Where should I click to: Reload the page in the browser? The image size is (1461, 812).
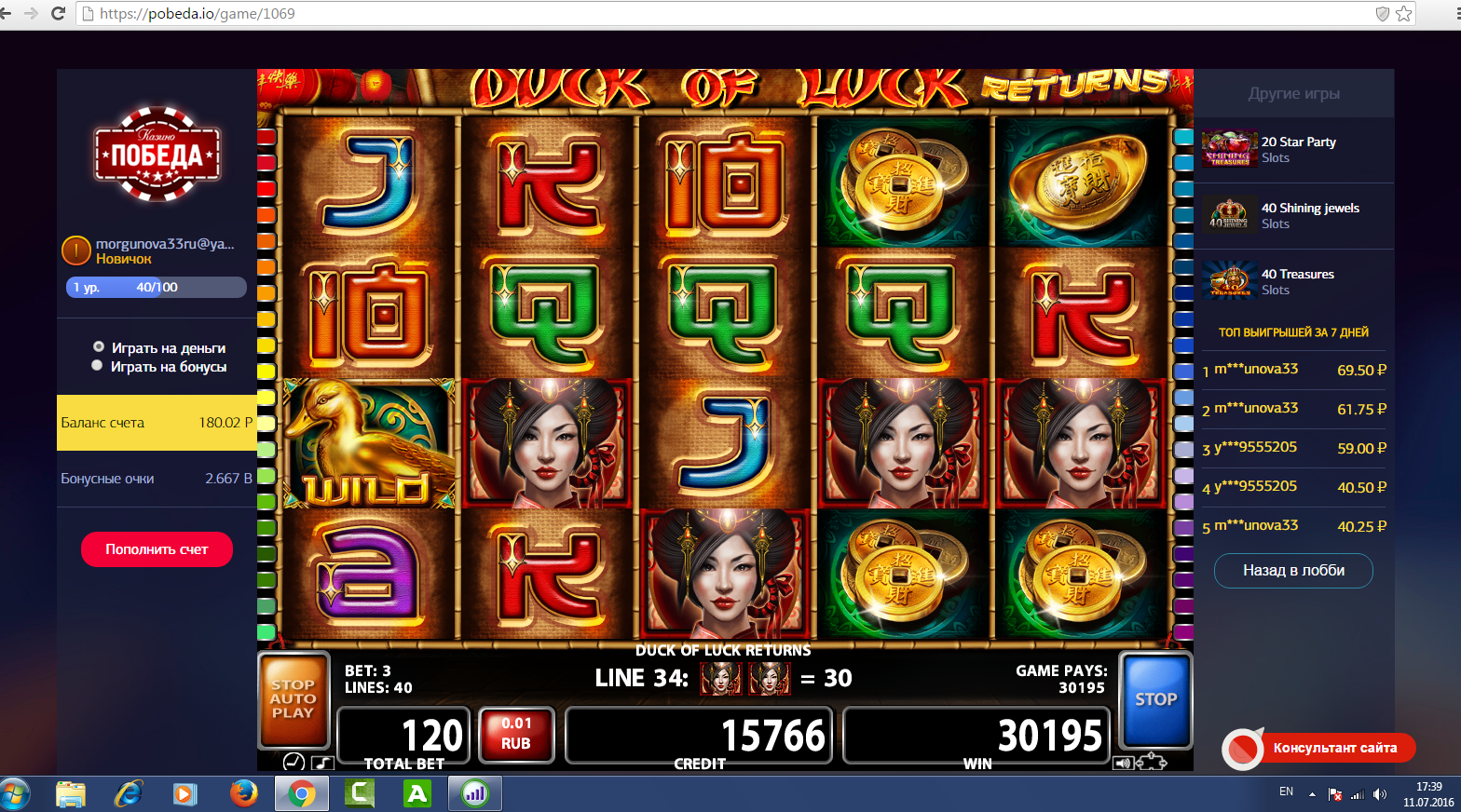coord(58,14)
